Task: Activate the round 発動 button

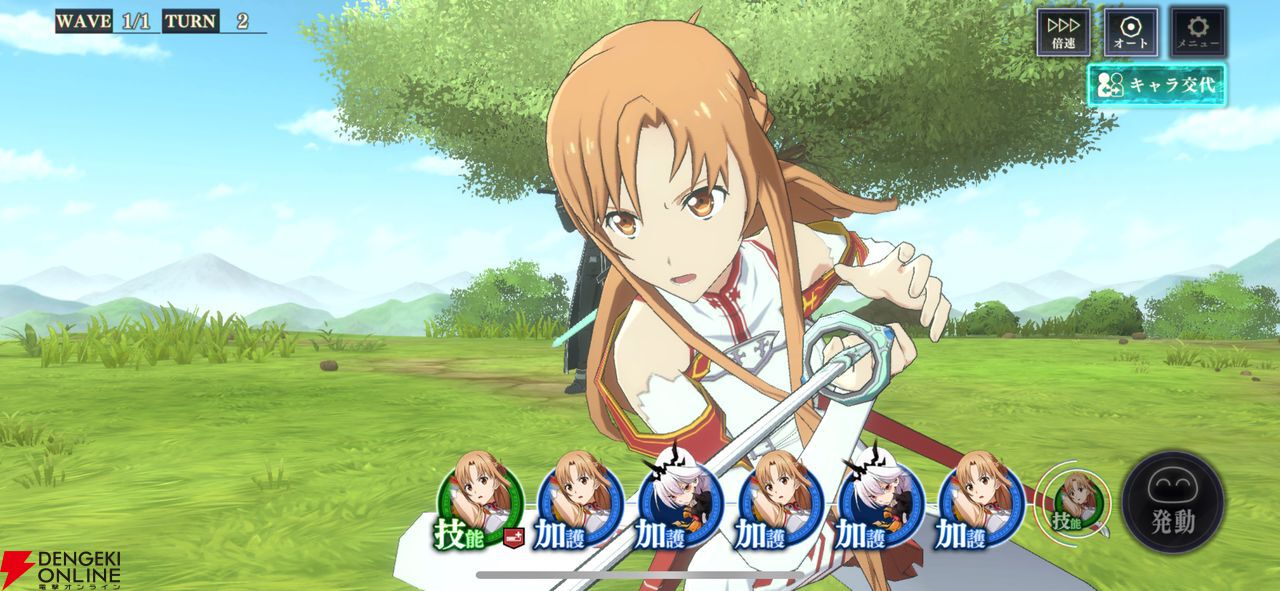Action: [1173, 502]
